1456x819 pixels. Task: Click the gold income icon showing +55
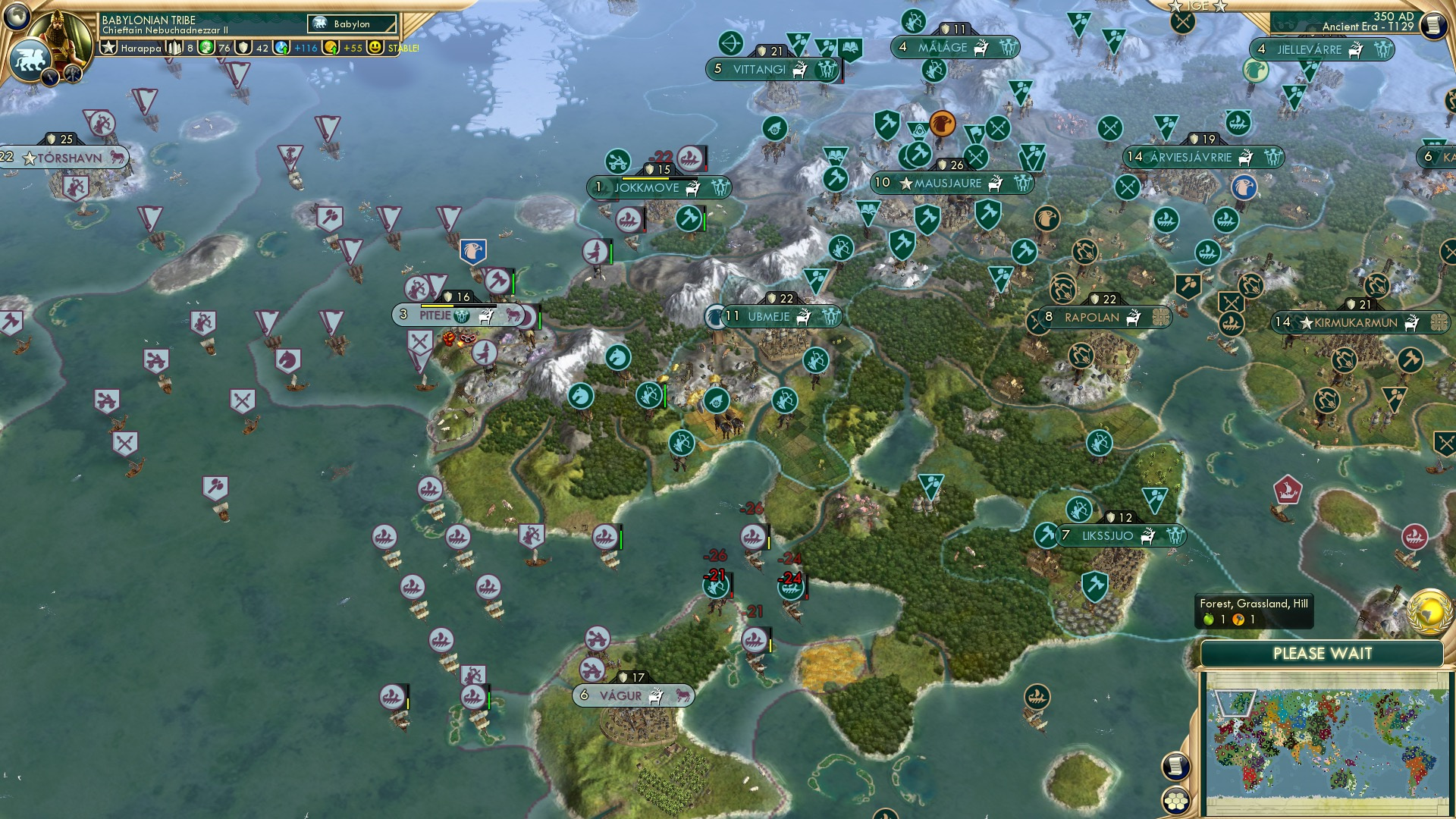[x=329, y=48]
